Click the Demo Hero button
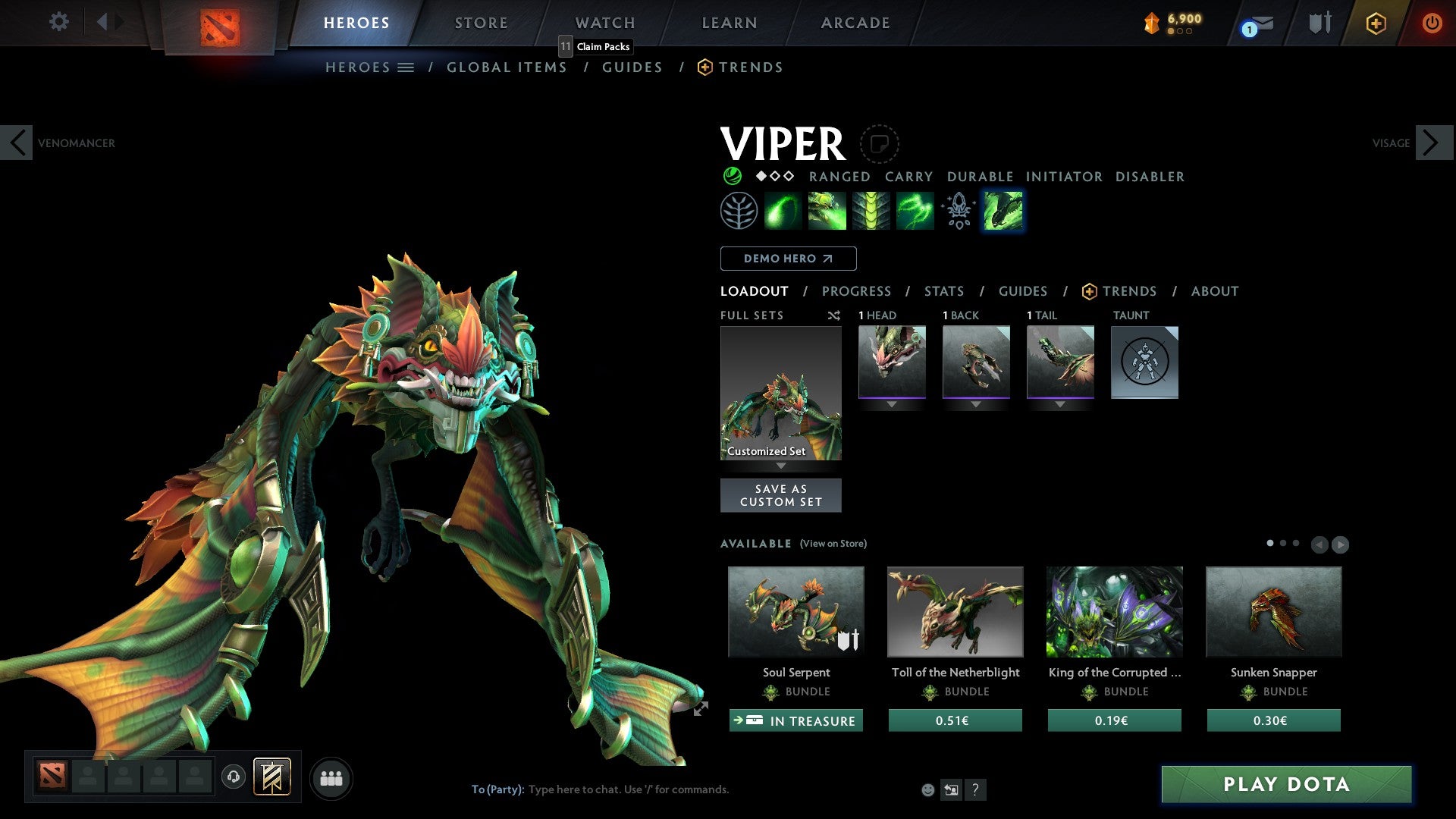1456x819 pixels. click(788, 259)
